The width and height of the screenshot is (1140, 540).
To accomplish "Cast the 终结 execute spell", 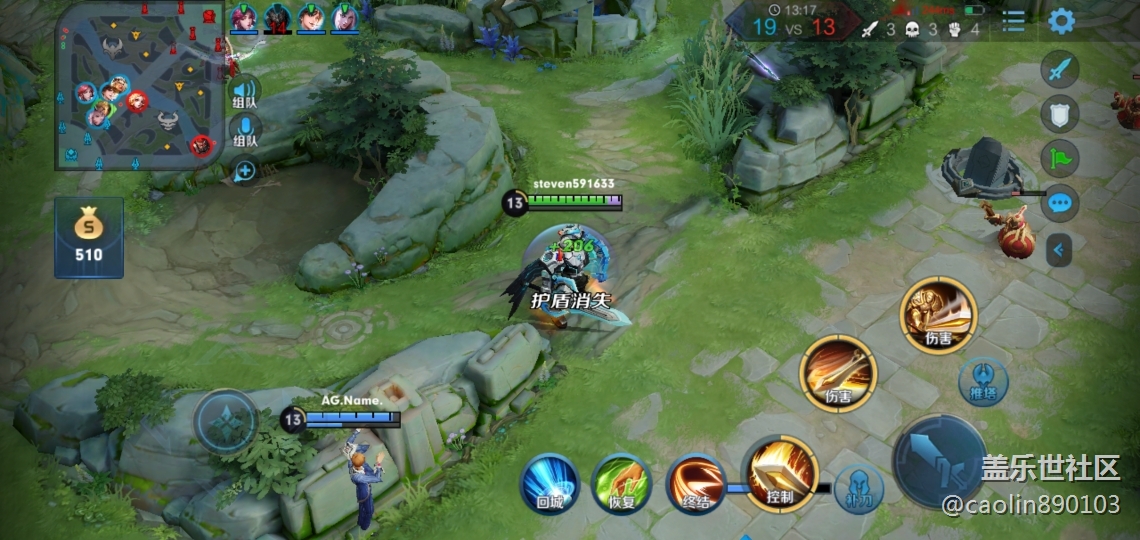I will (x=696, y=484).
